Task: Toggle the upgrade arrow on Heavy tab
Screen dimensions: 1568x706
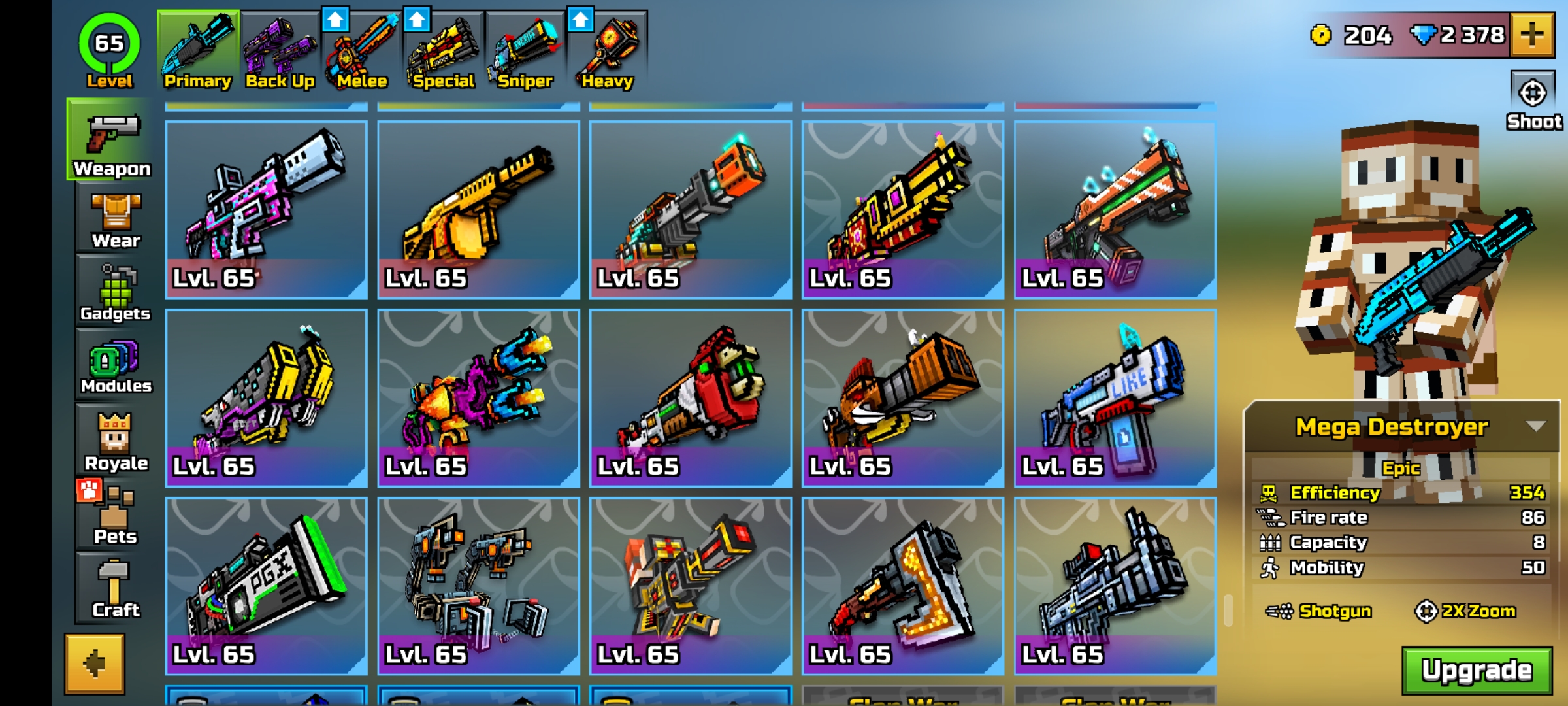Action: (x=580, y=20)
